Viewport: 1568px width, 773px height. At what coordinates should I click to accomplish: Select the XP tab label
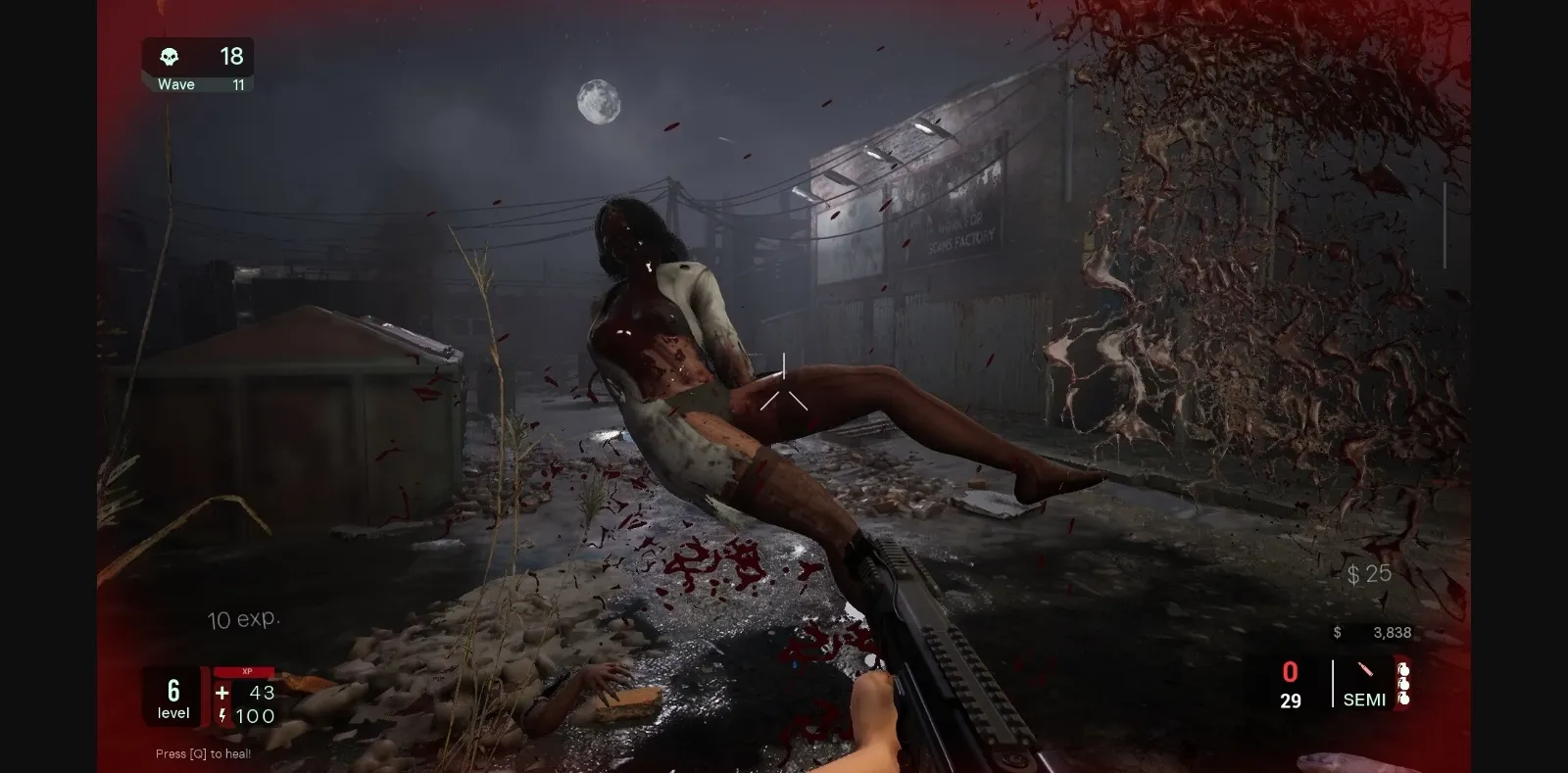249,670
